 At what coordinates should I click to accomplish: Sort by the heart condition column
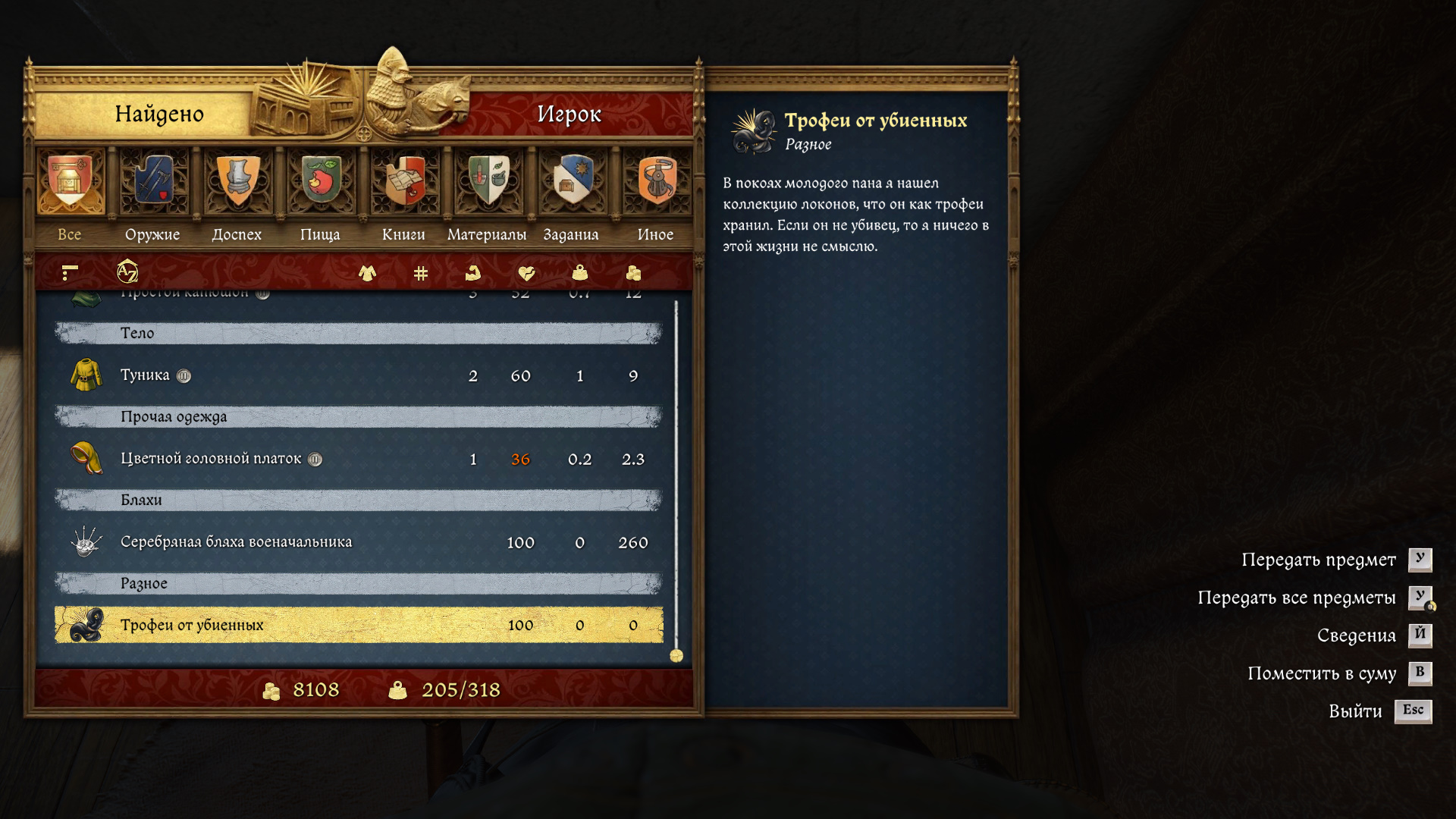coord(526,272)
